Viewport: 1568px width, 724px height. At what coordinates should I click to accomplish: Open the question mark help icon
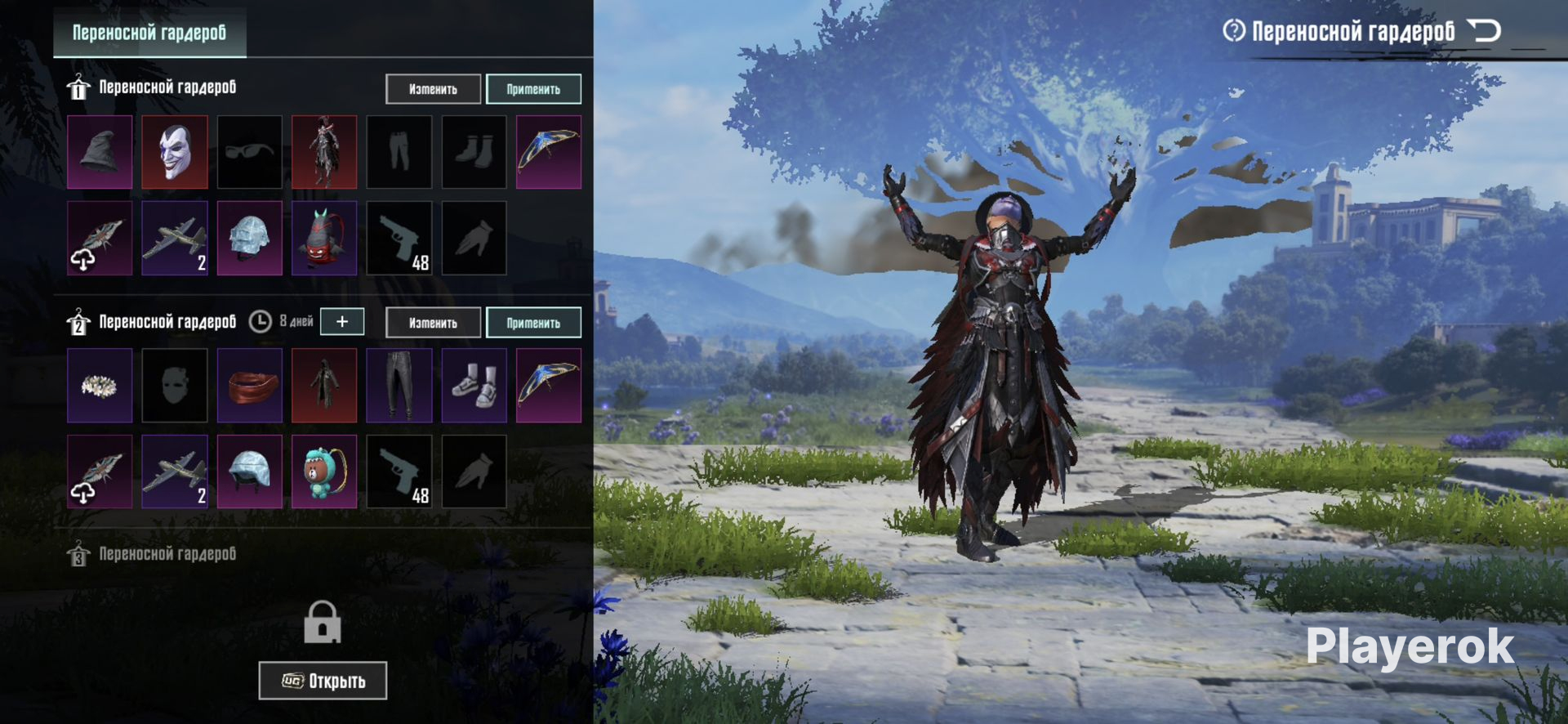point(1233,31)
